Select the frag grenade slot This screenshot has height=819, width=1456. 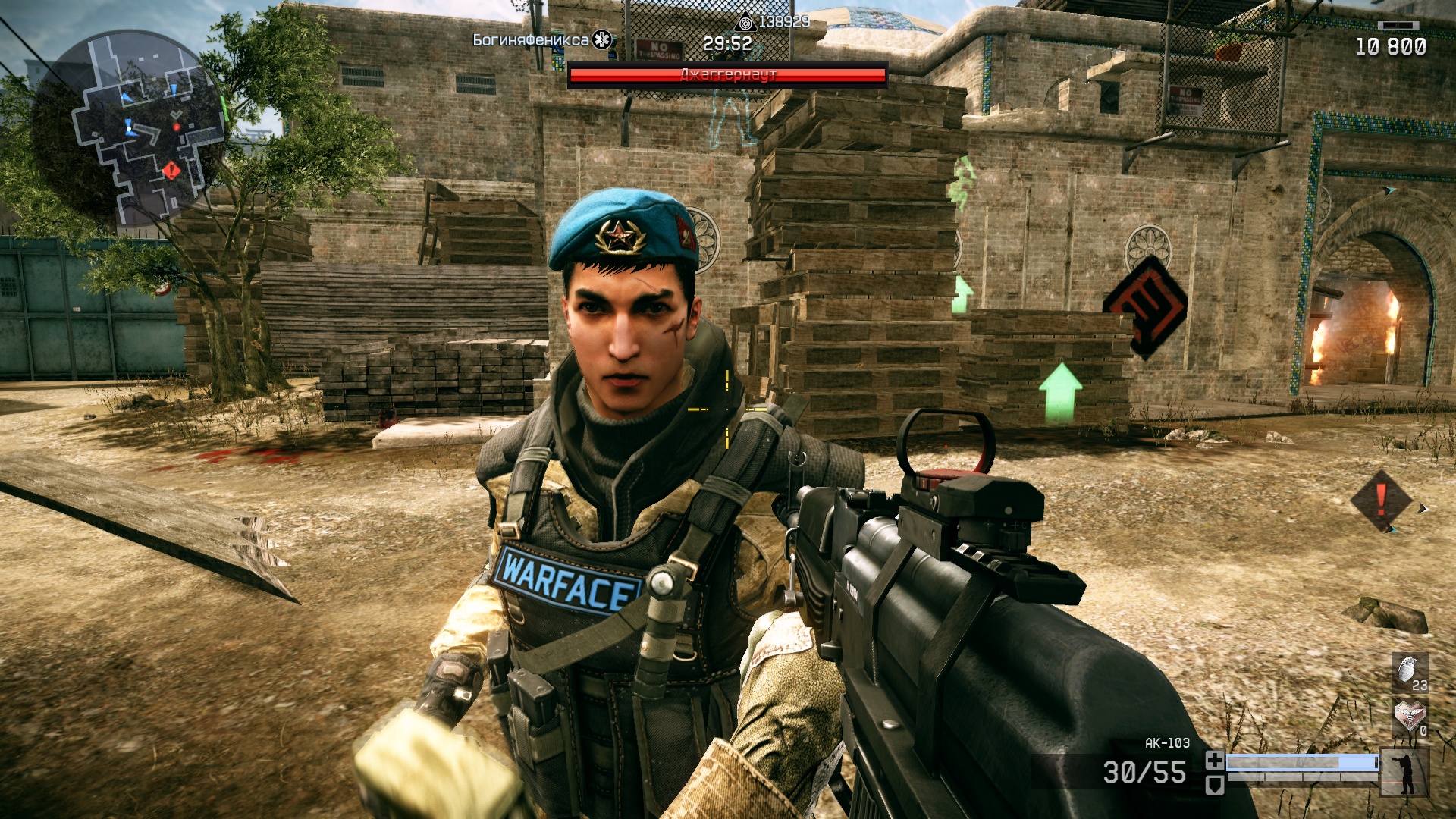click(x=1410, y=672)
